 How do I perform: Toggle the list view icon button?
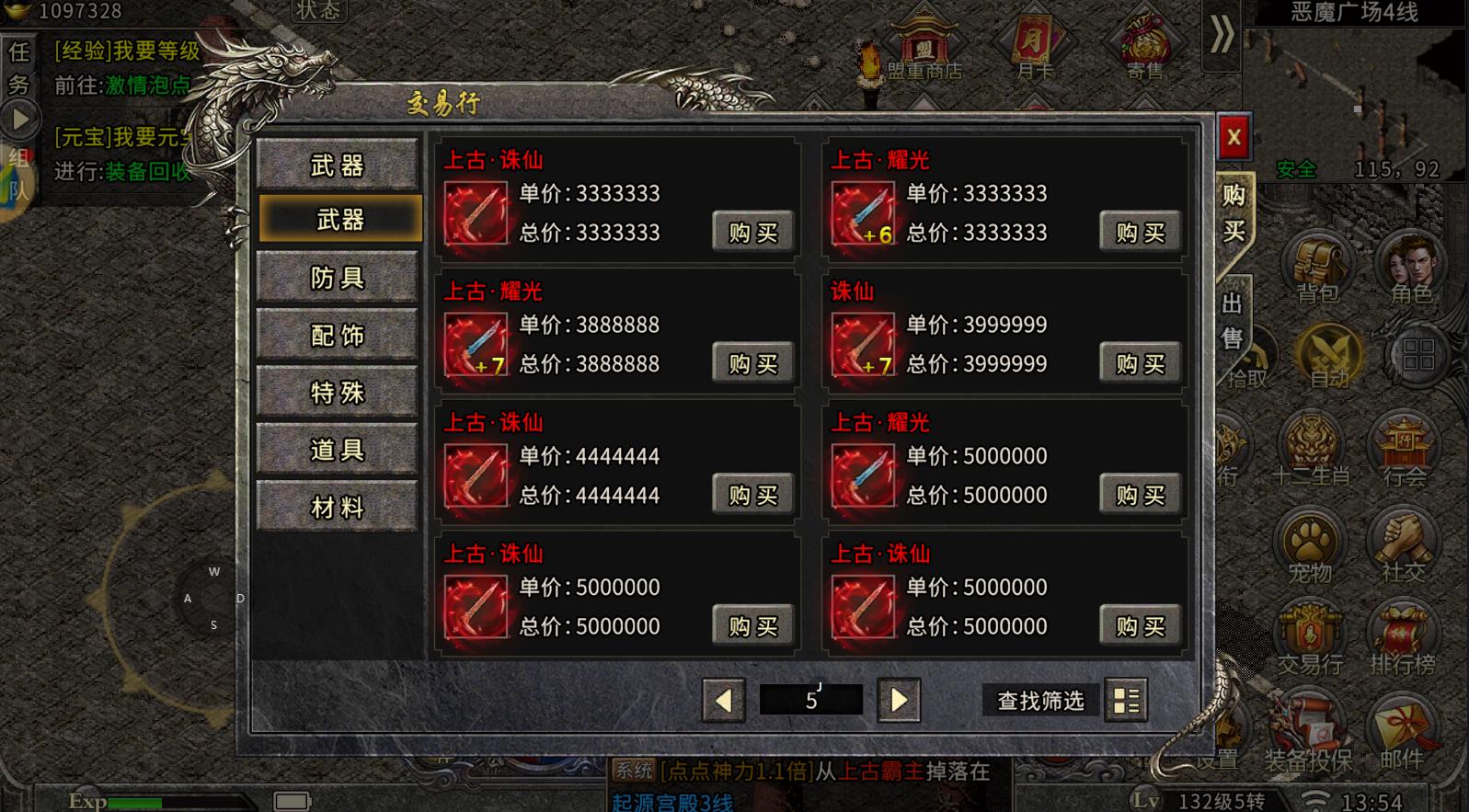(1126, 701)
